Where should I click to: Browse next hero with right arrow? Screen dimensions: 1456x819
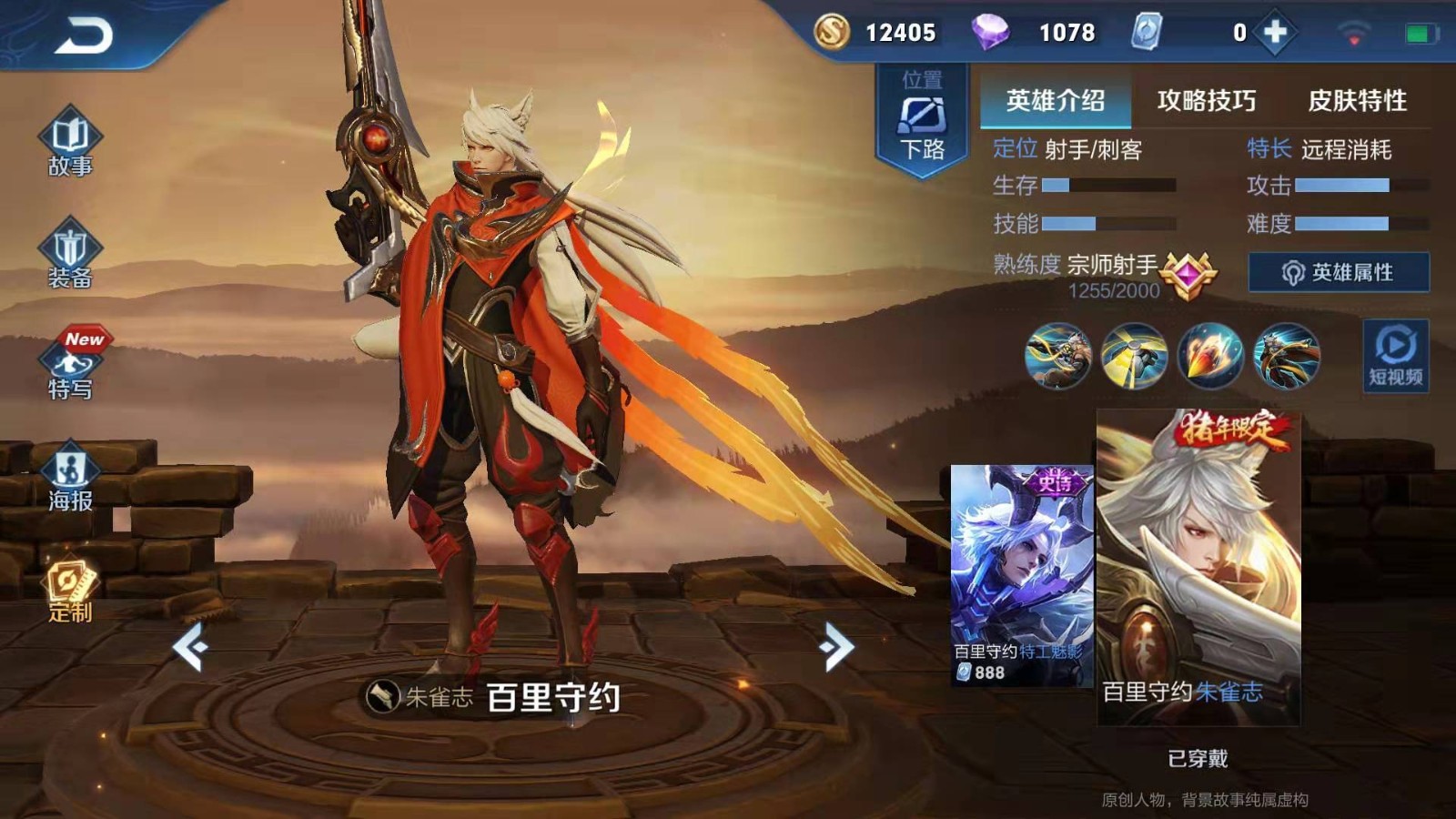[x=837, y=646]
